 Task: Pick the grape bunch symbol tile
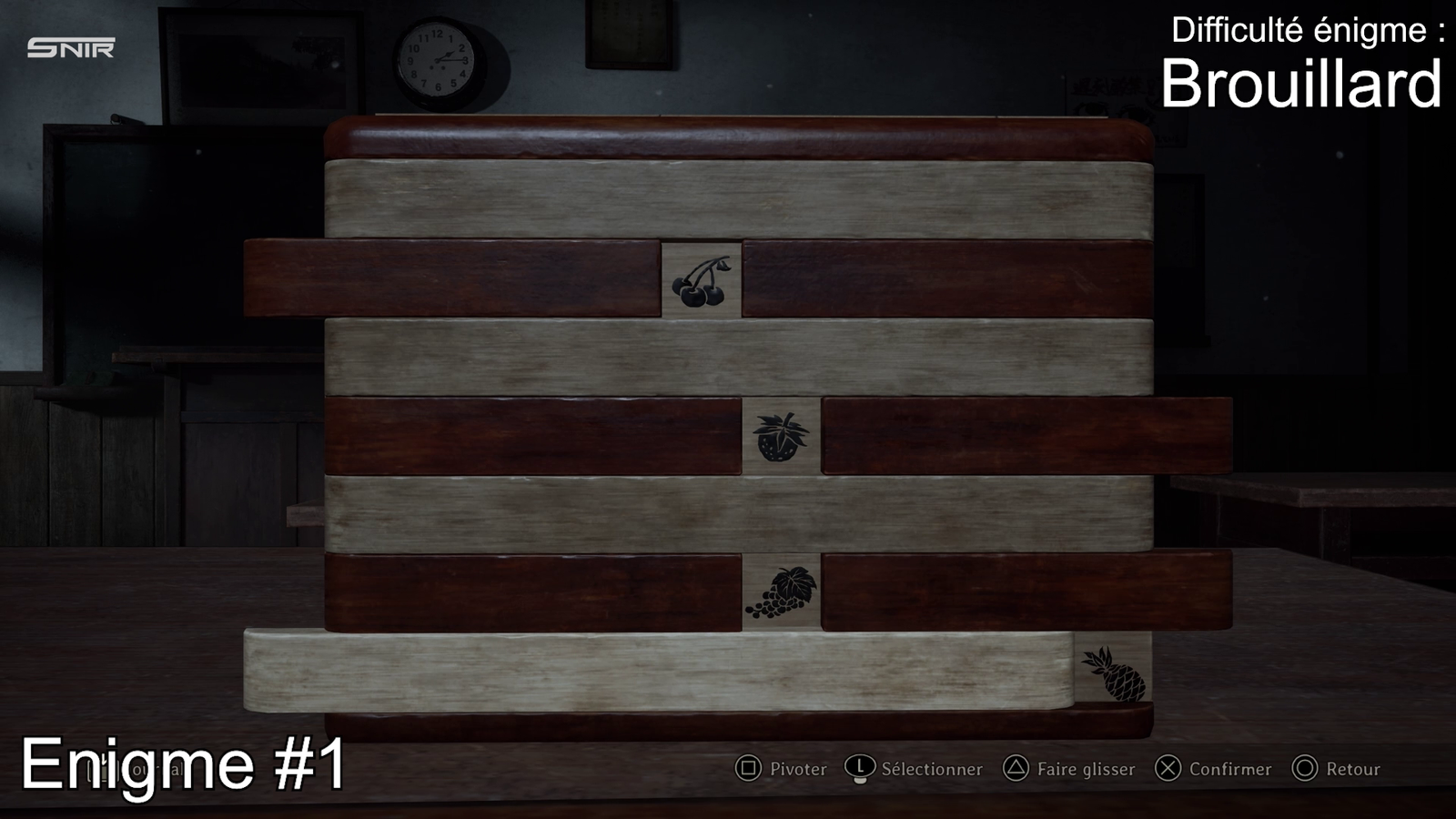pos(781,592)
